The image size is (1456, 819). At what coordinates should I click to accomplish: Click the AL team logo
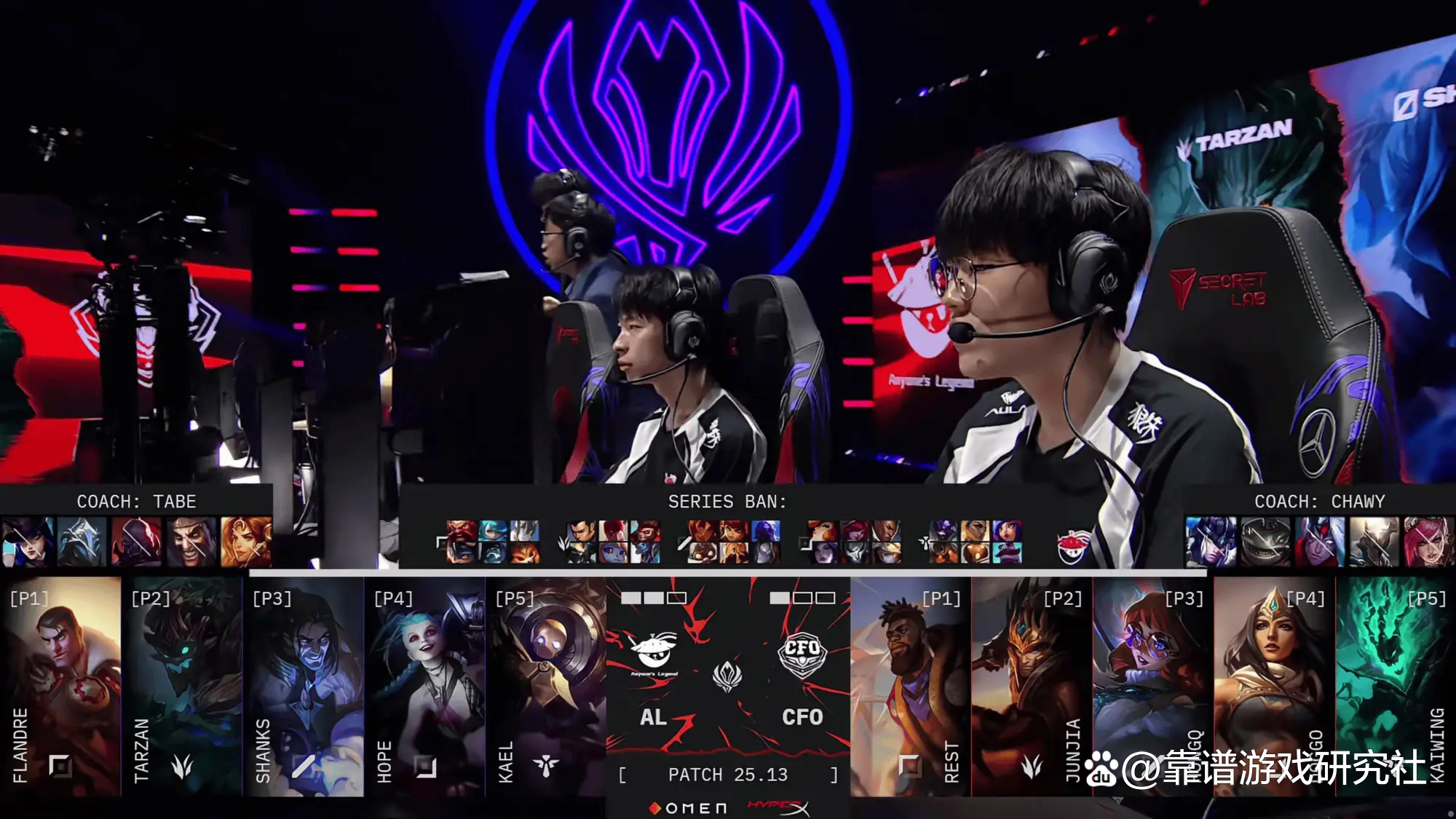(653, 652)
